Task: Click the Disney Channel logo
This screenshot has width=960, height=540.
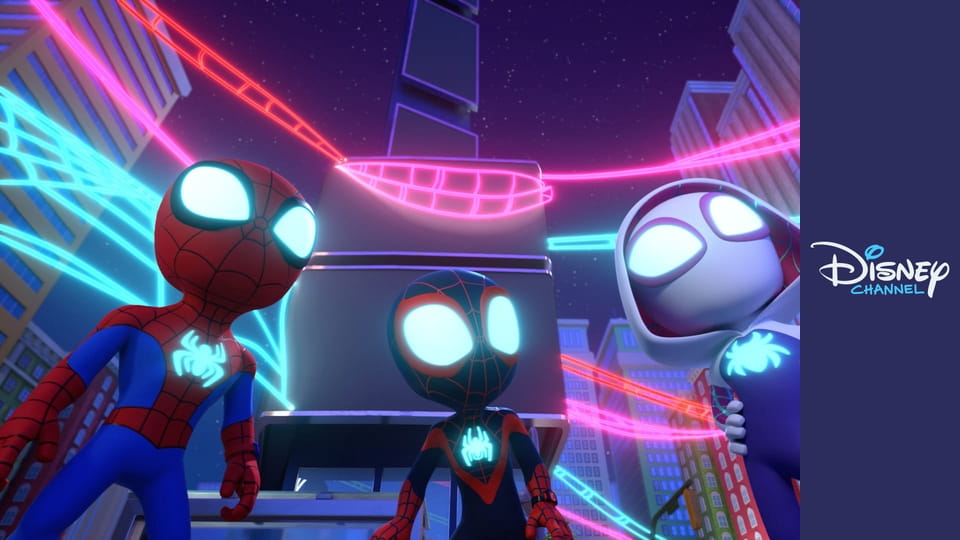Action: tap(879, 269)
